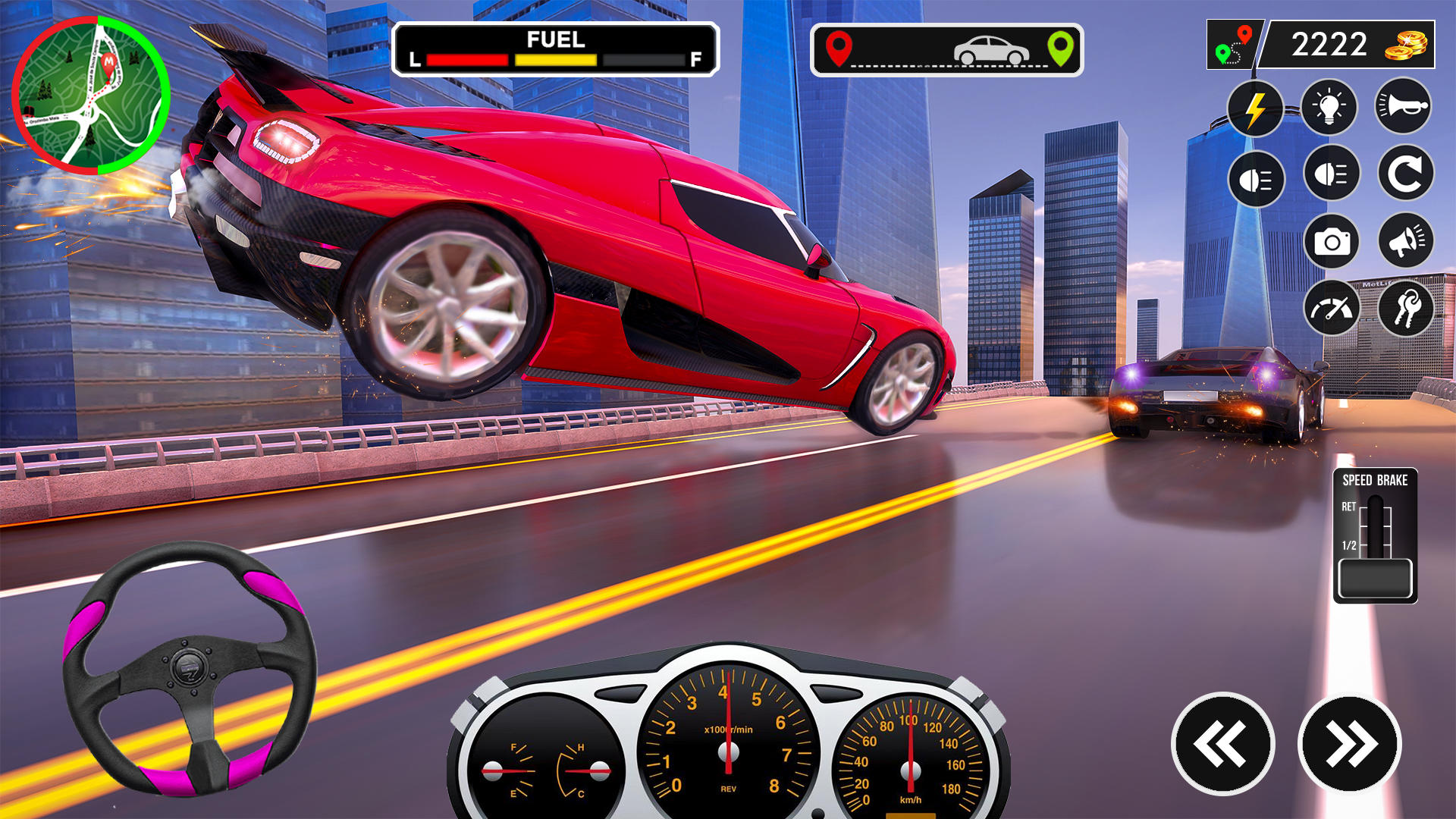Tap the right double-arrow pedal button

[x=1350, y=744]
